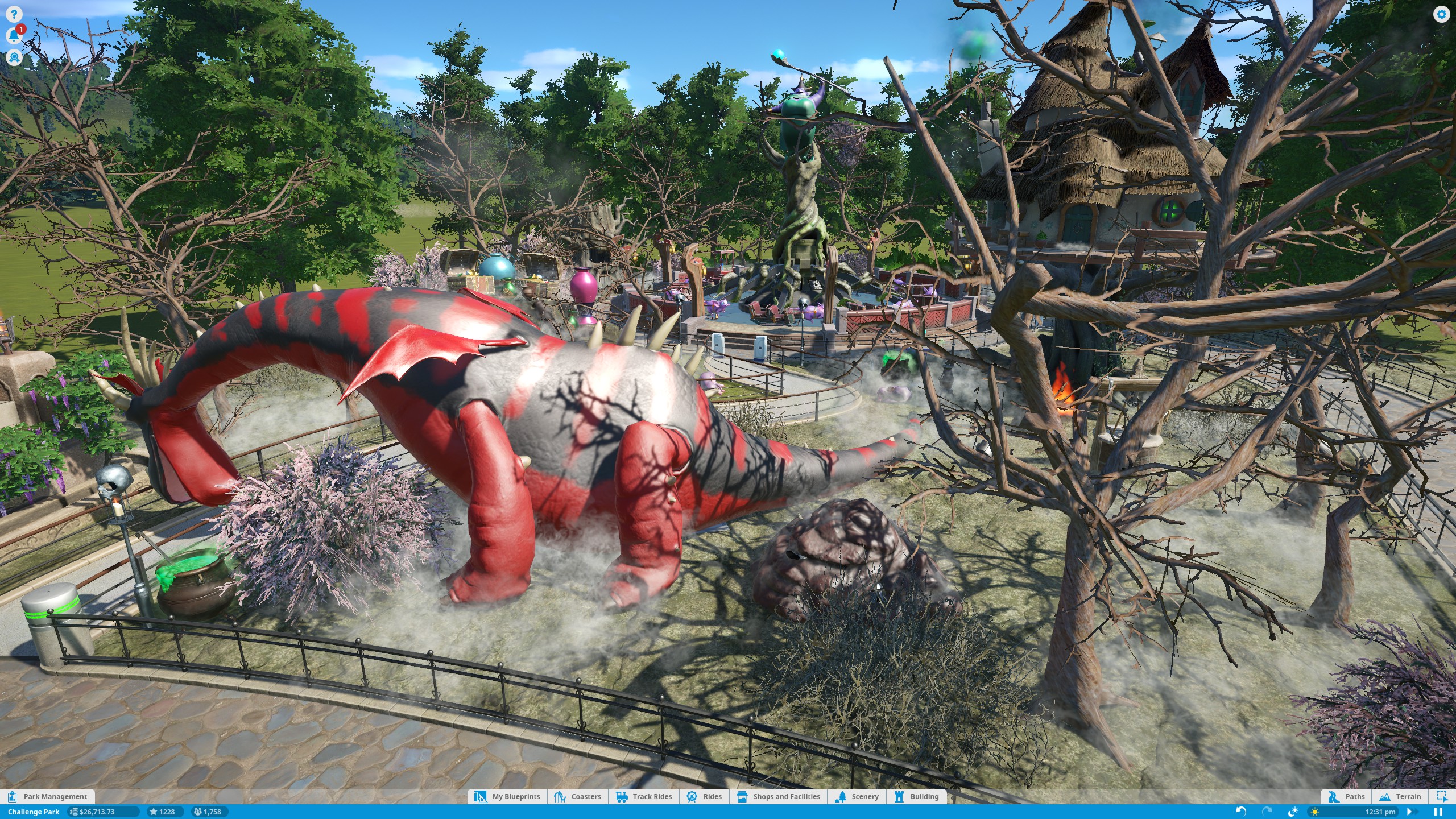
Task: Redo the undone action
Action: 1267,812
